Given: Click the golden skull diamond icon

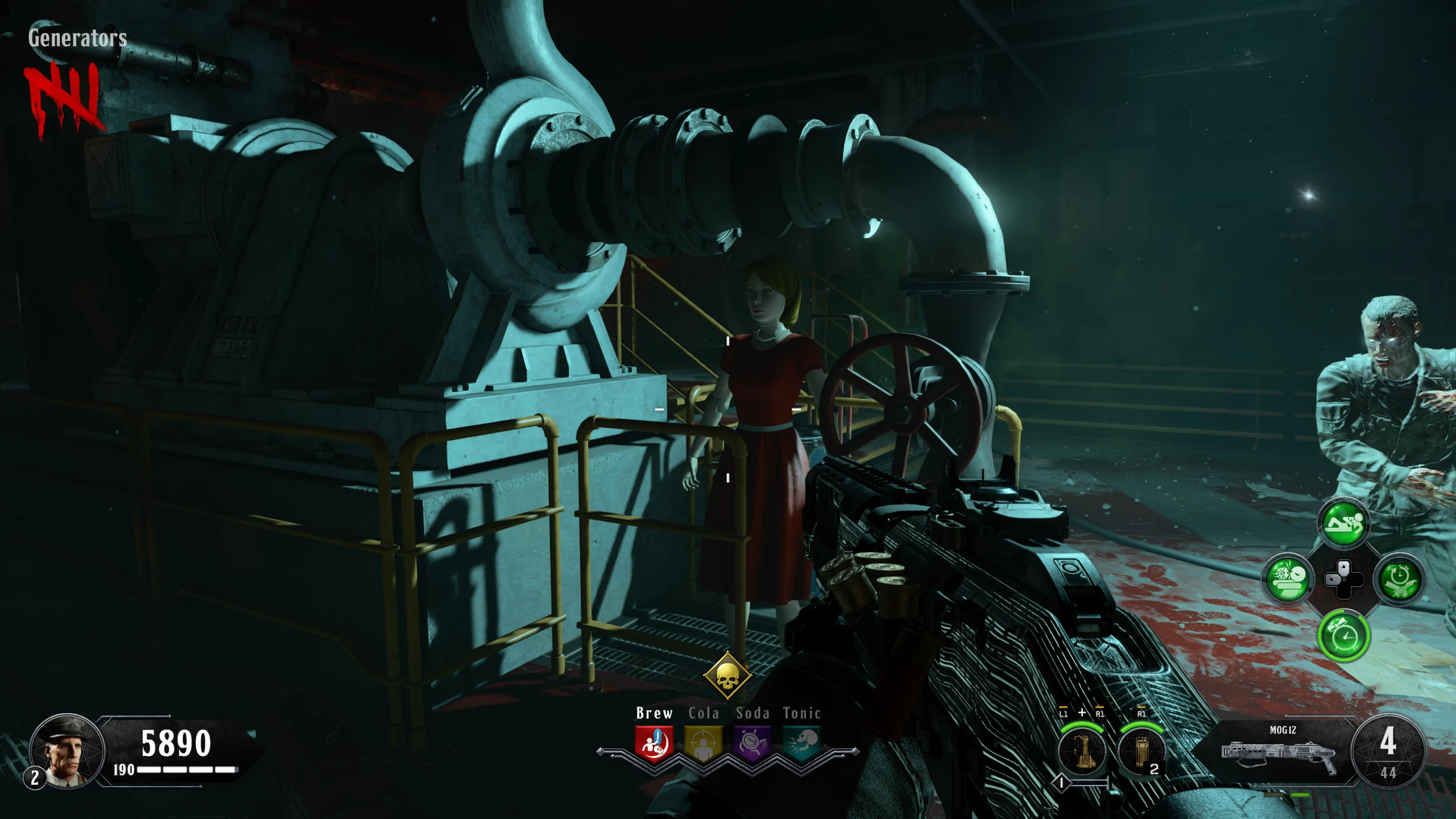Looking at the screenshot, I should [727, 676].
